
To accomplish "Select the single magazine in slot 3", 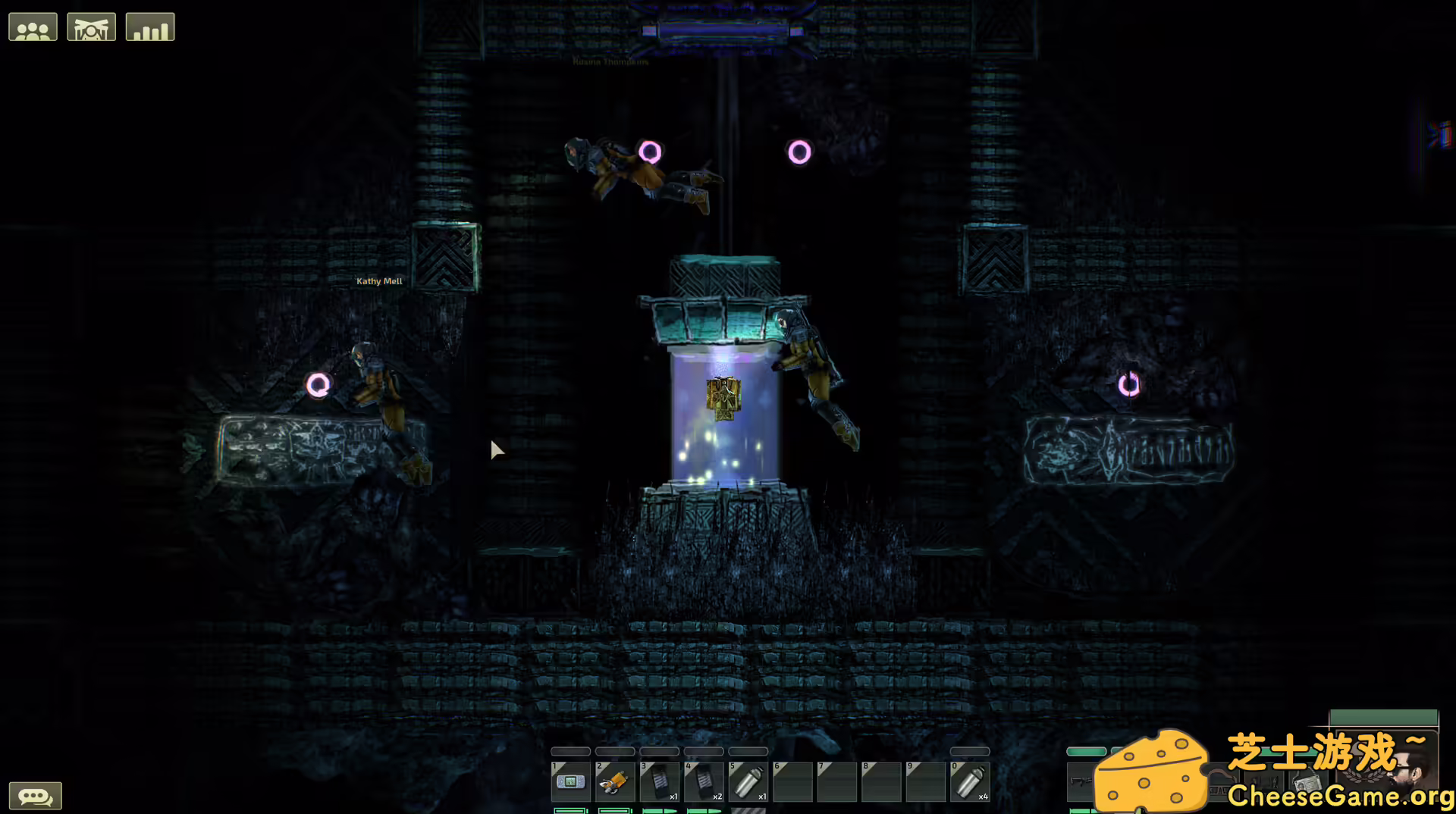I will pos(659,781).
